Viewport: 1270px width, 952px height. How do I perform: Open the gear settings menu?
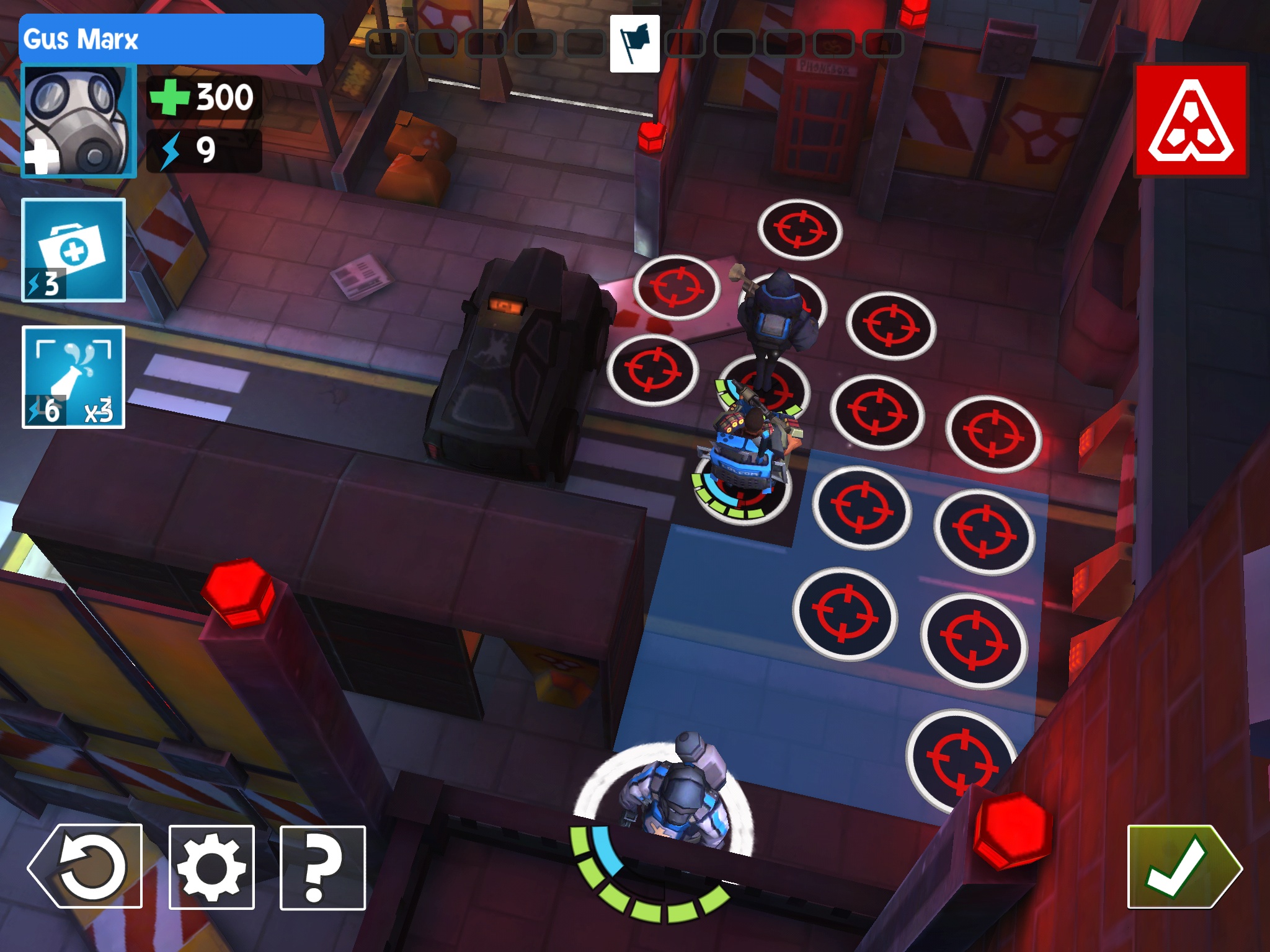(211, 867)
